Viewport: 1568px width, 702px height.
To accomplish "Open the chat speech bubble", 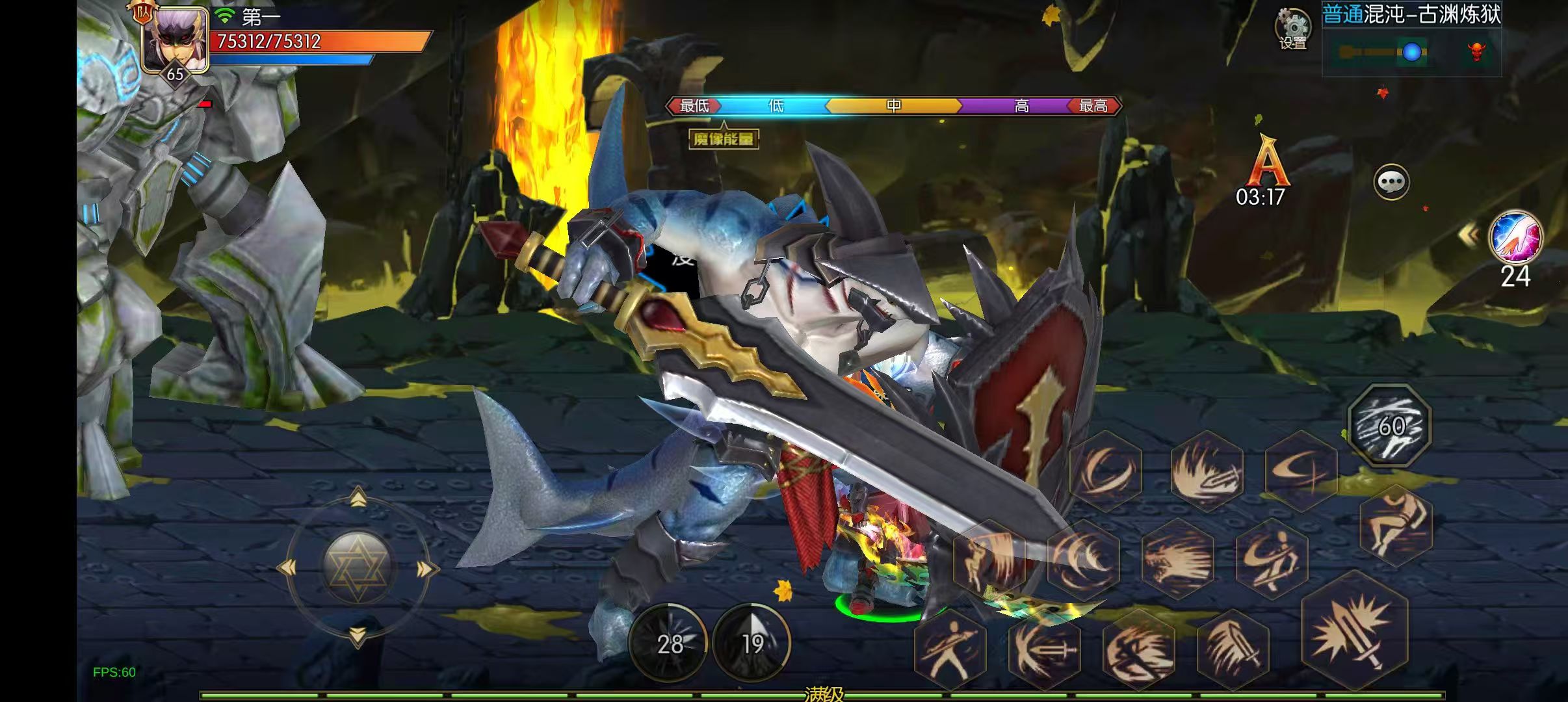I will (x=1391, y=182).
